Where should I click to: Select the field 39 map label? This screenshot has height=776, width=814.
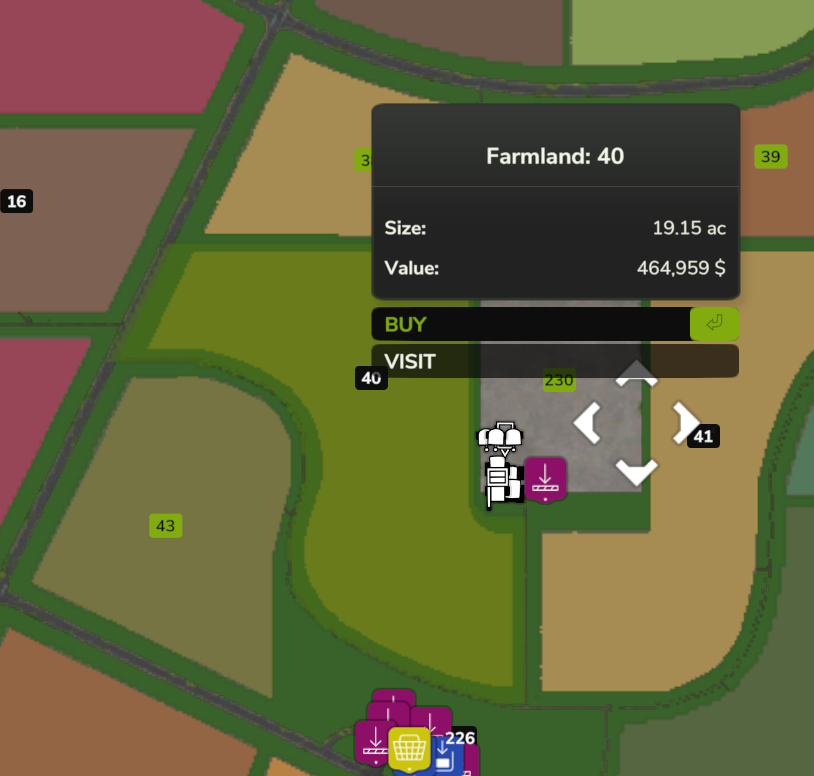(770, 157)
